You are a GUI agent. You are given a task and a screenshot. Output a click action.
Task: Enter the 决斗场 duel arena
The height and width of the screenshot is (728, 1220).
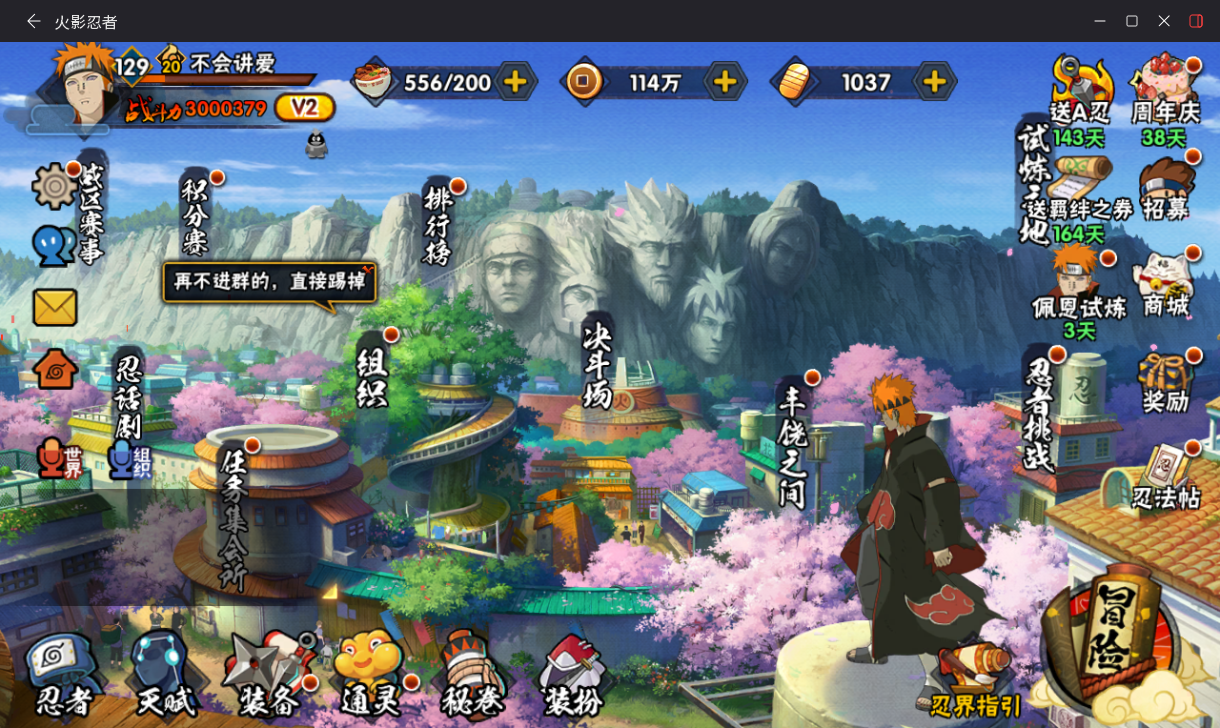(x=597, y=365)
